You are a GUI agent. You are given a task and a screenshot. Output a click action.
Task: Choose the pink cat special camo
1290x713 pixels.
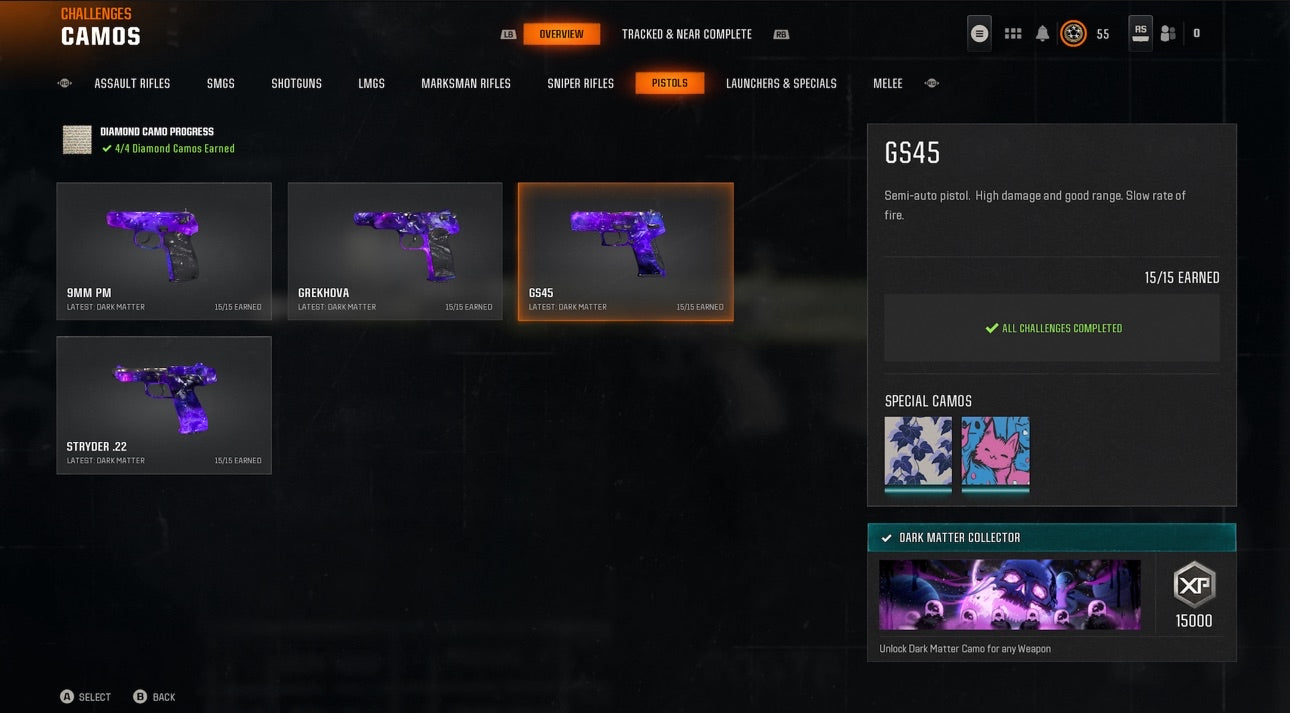pos(995,452)
